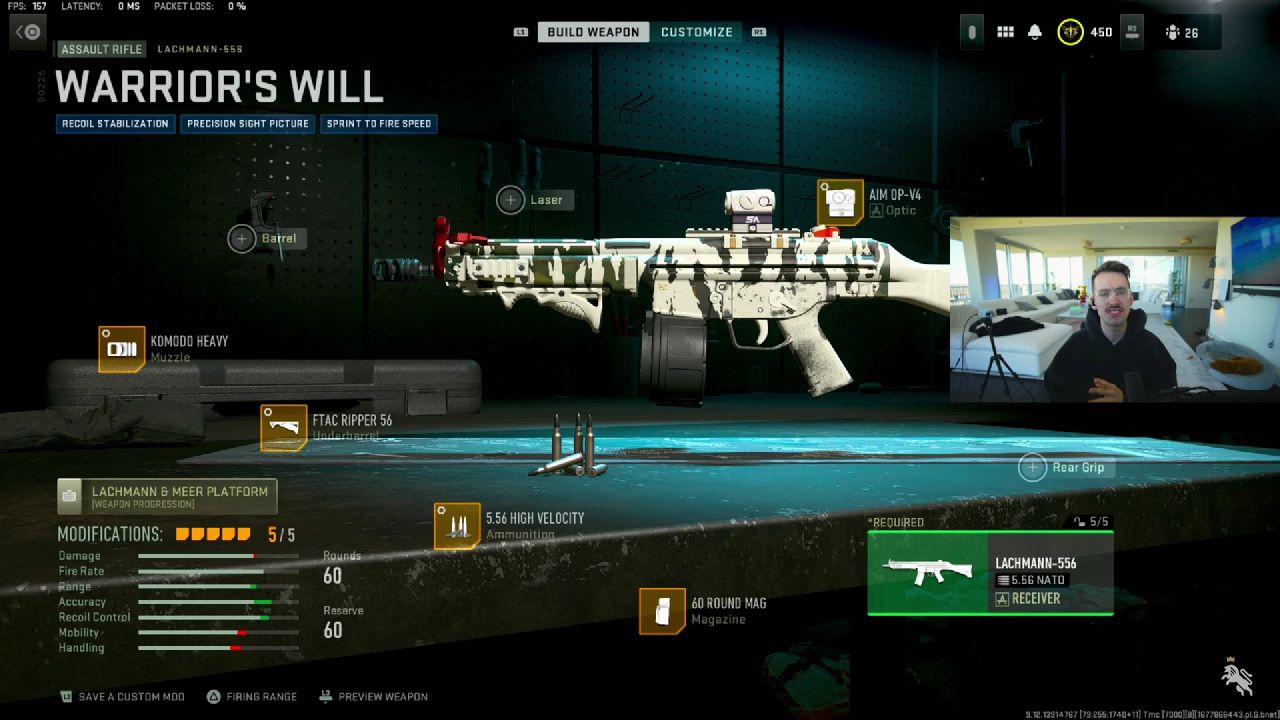Expand the Lachmann & Meer Platform progression
Viewport: 1280px width, 720px height.
click(x=169, y=495)
